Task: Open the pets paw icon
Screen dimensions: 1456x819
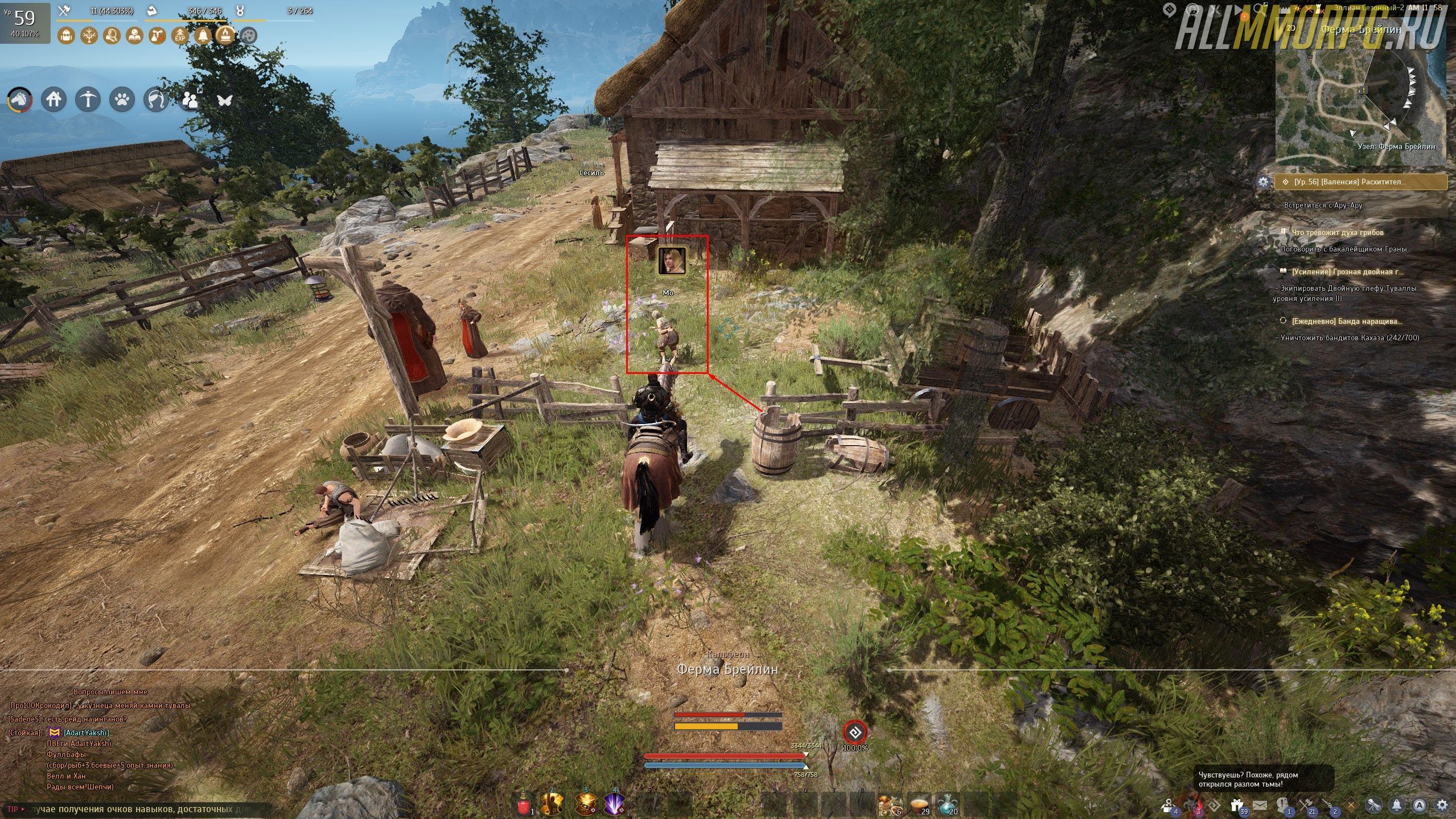Action: 122,100
